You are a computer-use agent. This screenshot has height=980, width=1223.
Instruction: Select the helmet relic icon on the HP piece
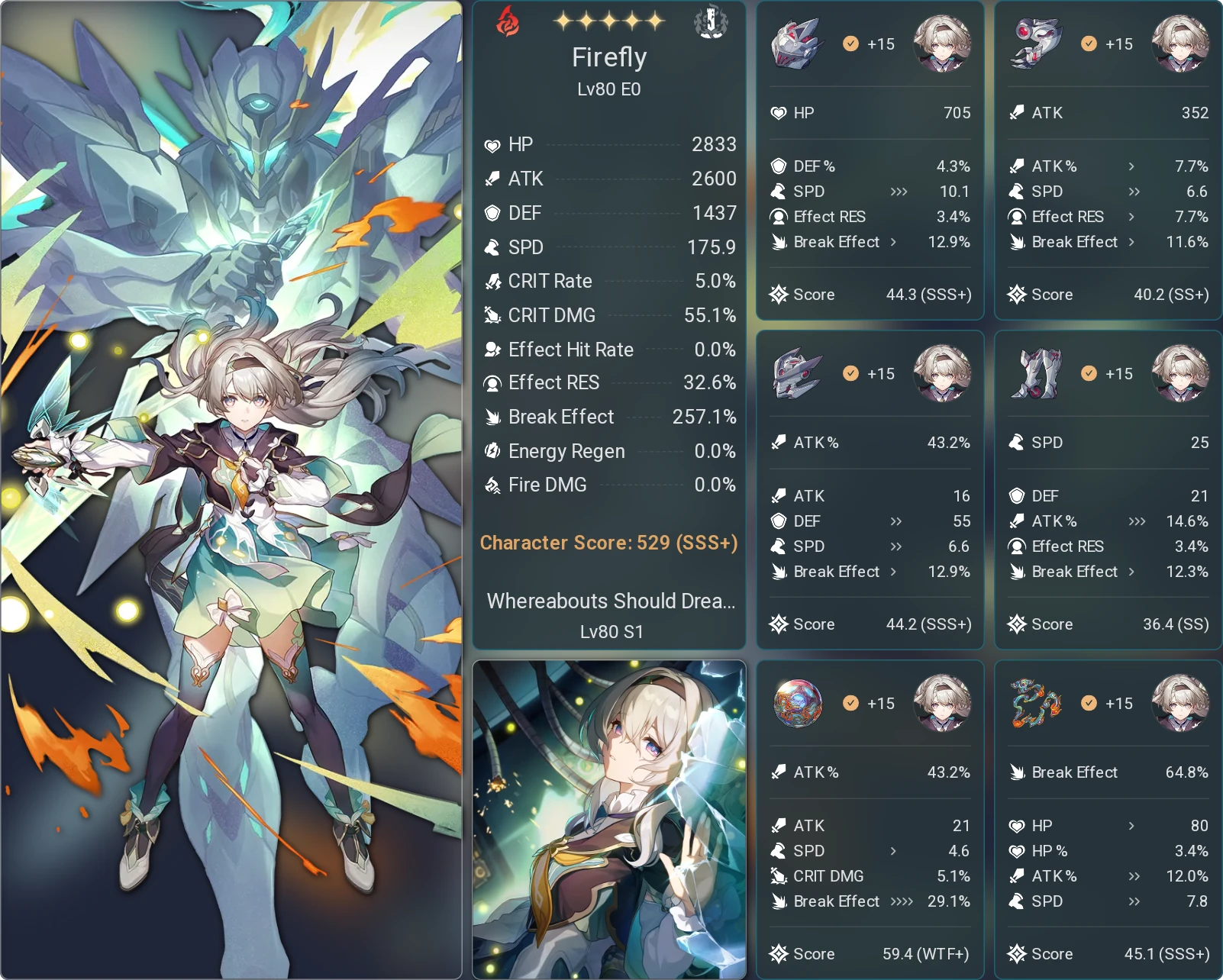[799, 44]
